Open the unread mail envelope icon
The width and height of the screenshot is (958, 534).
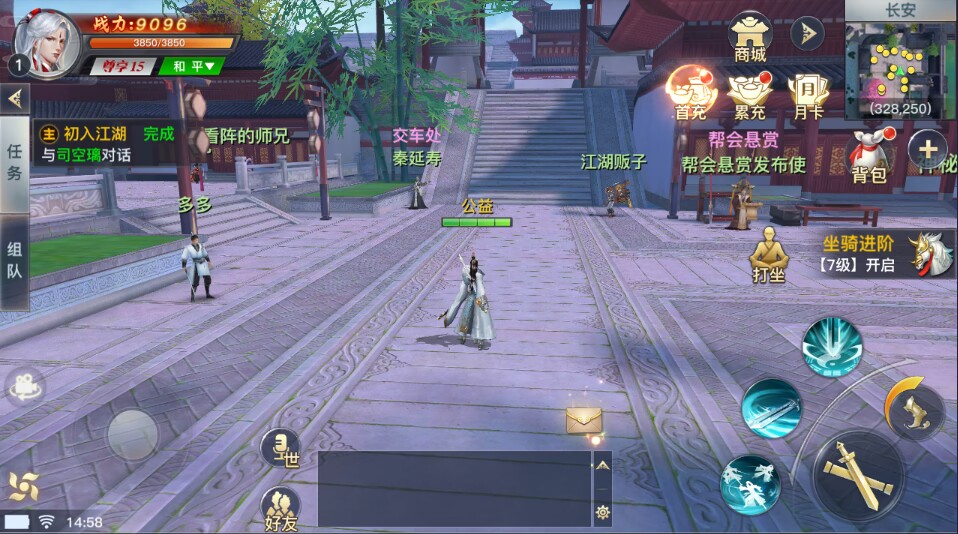583,421
